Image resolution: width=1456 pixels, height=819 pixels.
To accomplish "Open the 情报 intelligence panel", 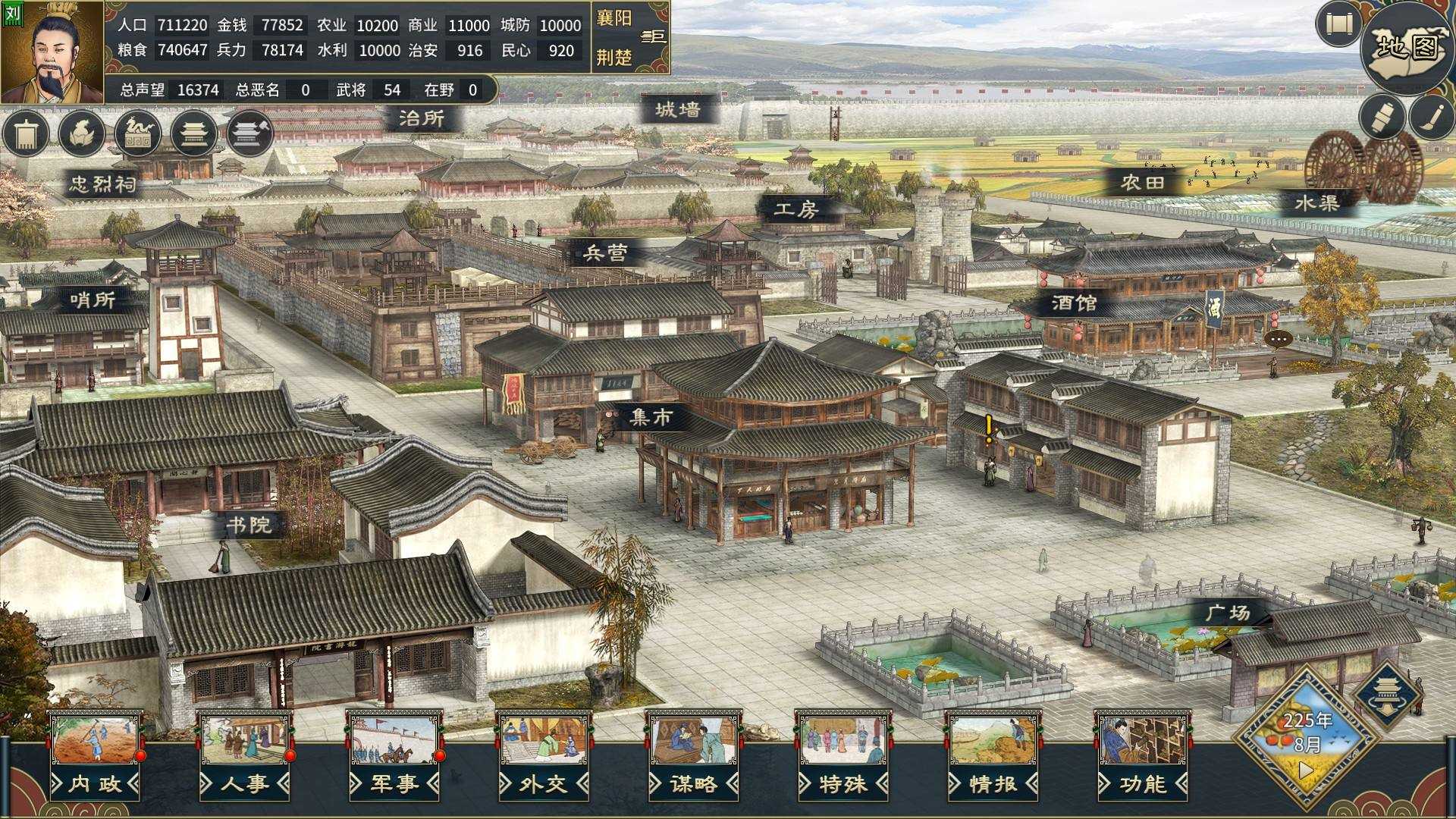I will coord(990,785).
